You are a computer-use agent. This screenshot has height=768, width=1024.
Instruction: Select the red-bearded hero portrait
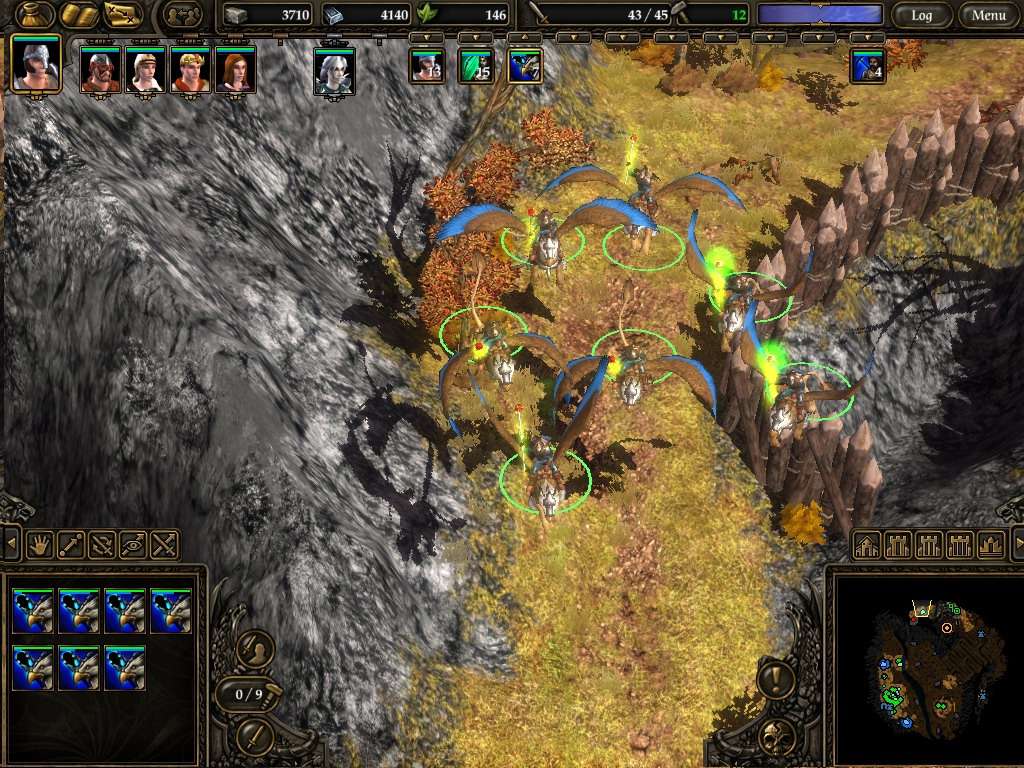coord(100,70)
